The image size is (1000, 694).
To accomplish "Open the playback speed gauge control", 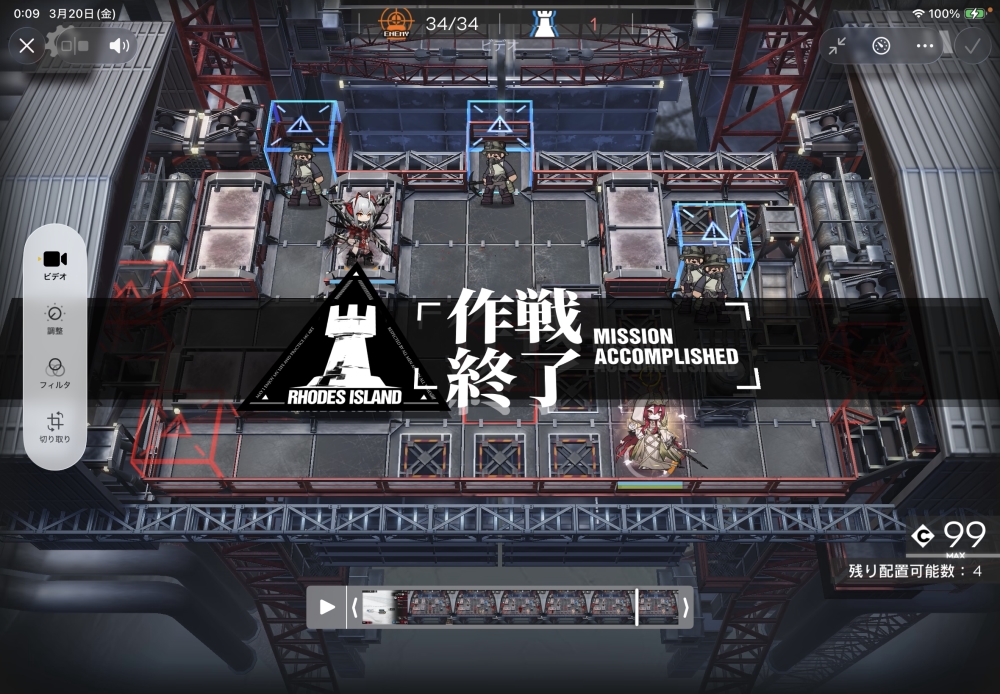I will pyautogui.click(x=880, y=45).
